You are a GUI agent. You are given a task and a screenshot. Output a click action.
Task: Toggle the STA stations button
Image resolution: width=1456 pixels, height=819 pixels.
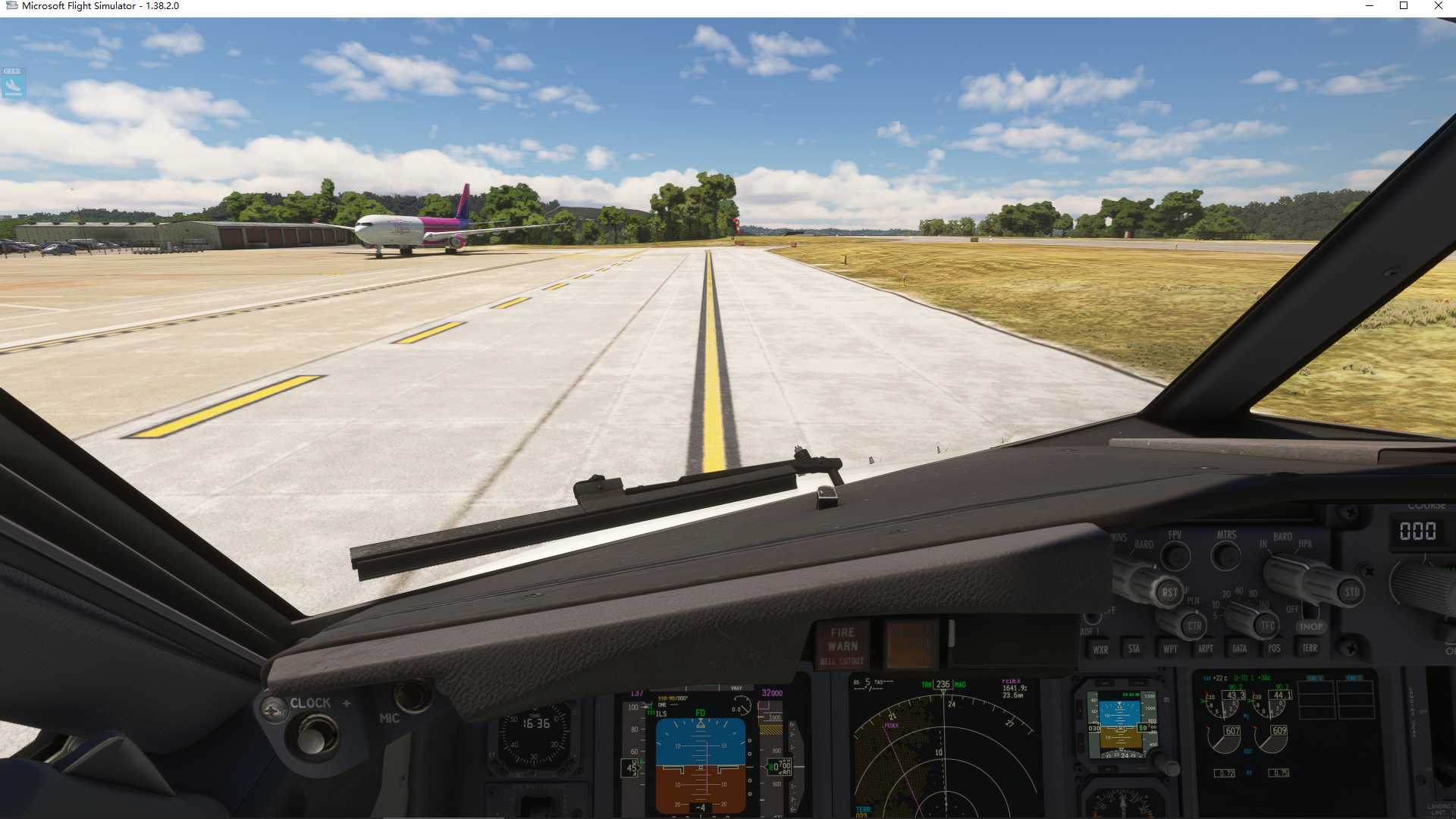click(x=1134, y=648)
